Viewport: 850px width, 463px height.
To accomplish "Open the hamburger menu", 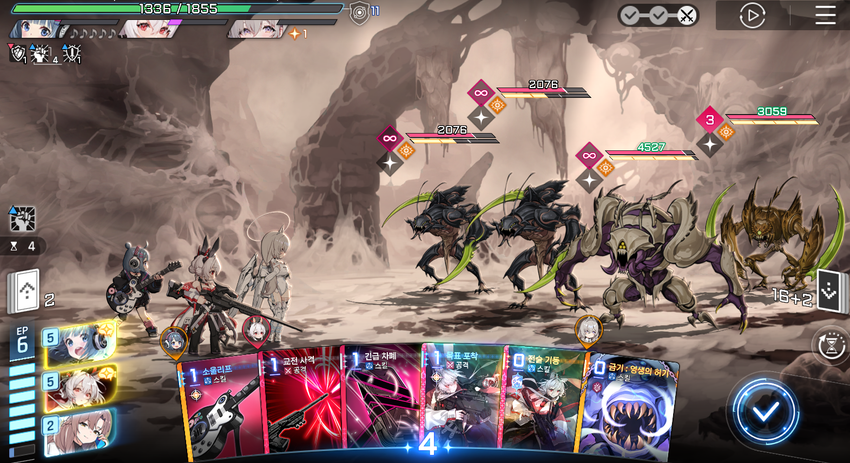I will point(825,15).
